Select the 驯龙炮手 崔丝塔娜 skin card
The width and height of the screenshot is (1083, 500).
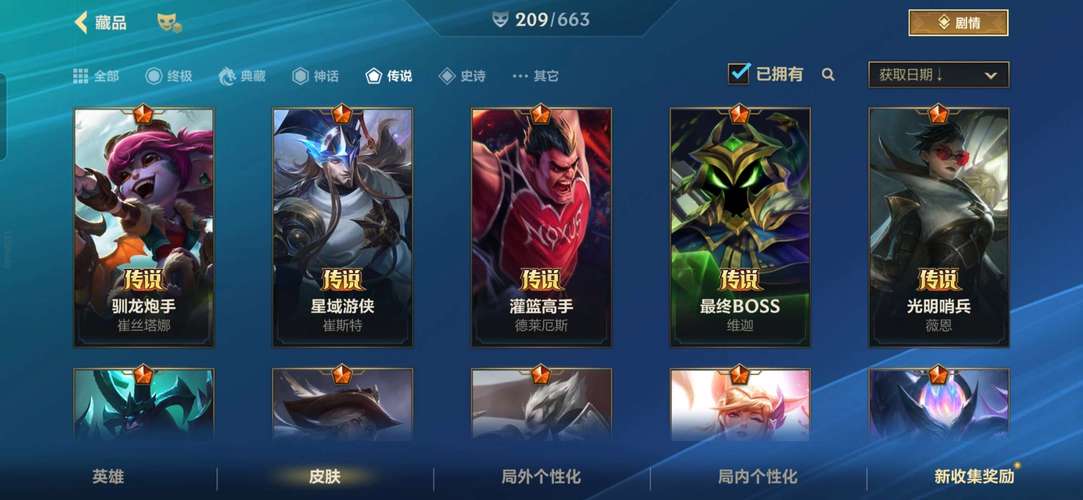[143, 227]
